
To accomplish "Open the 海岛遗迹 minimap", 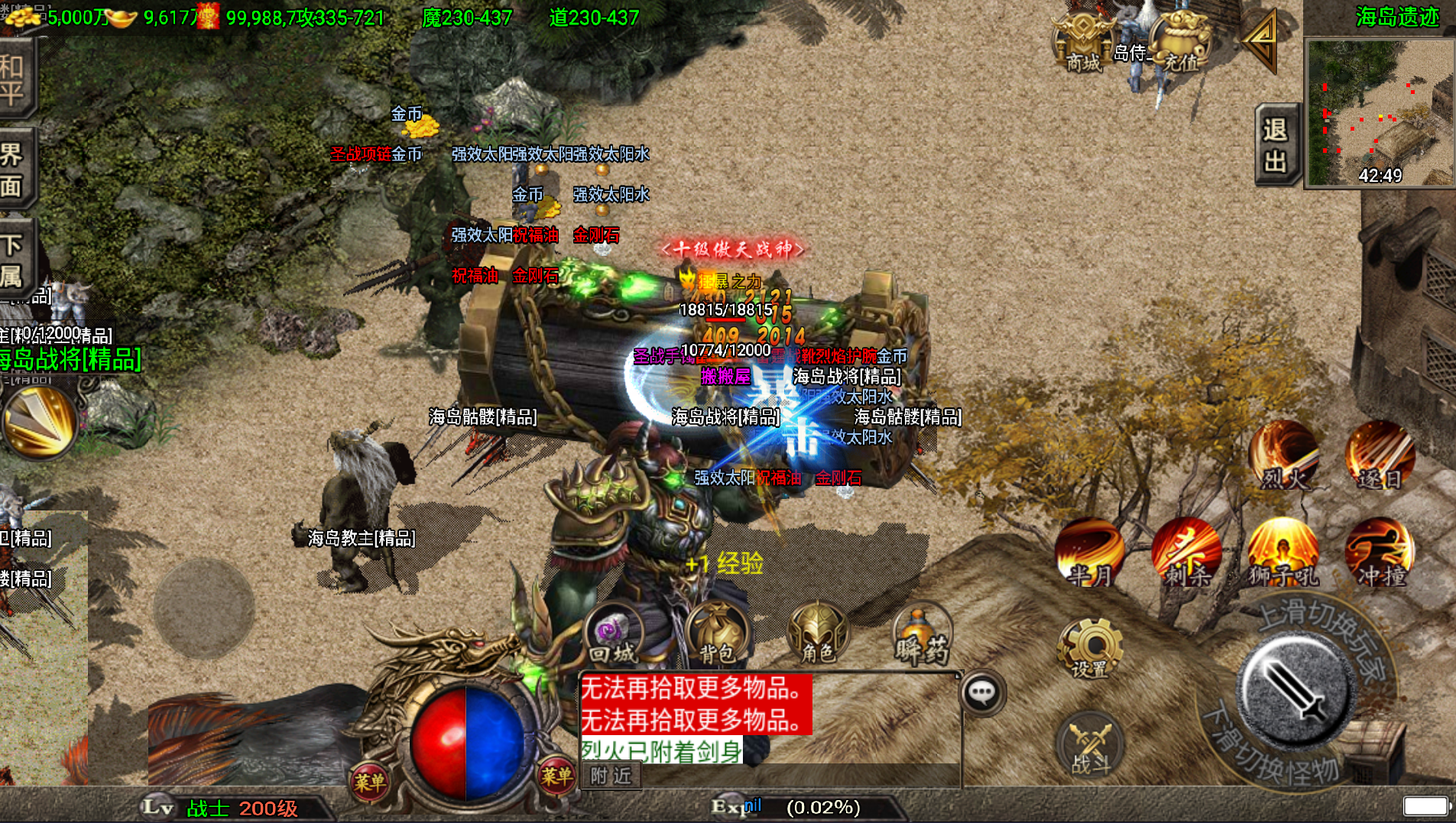I will [x=1380, y=112].
